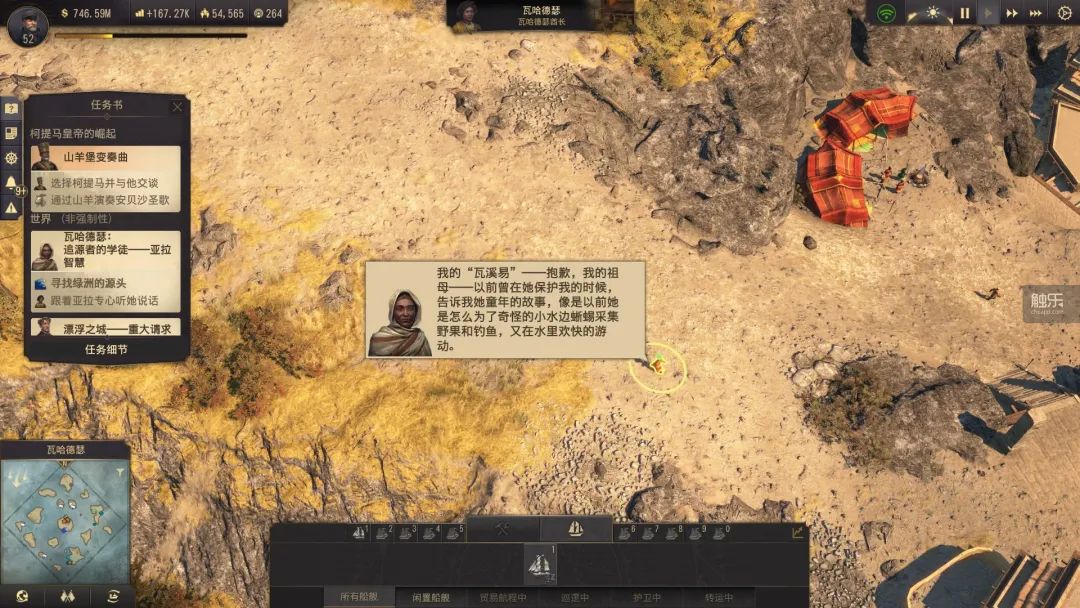The width and height of the screenshot is (1080, 608).
Task: Open the build menu hammer tab
Action: point(503,529)
